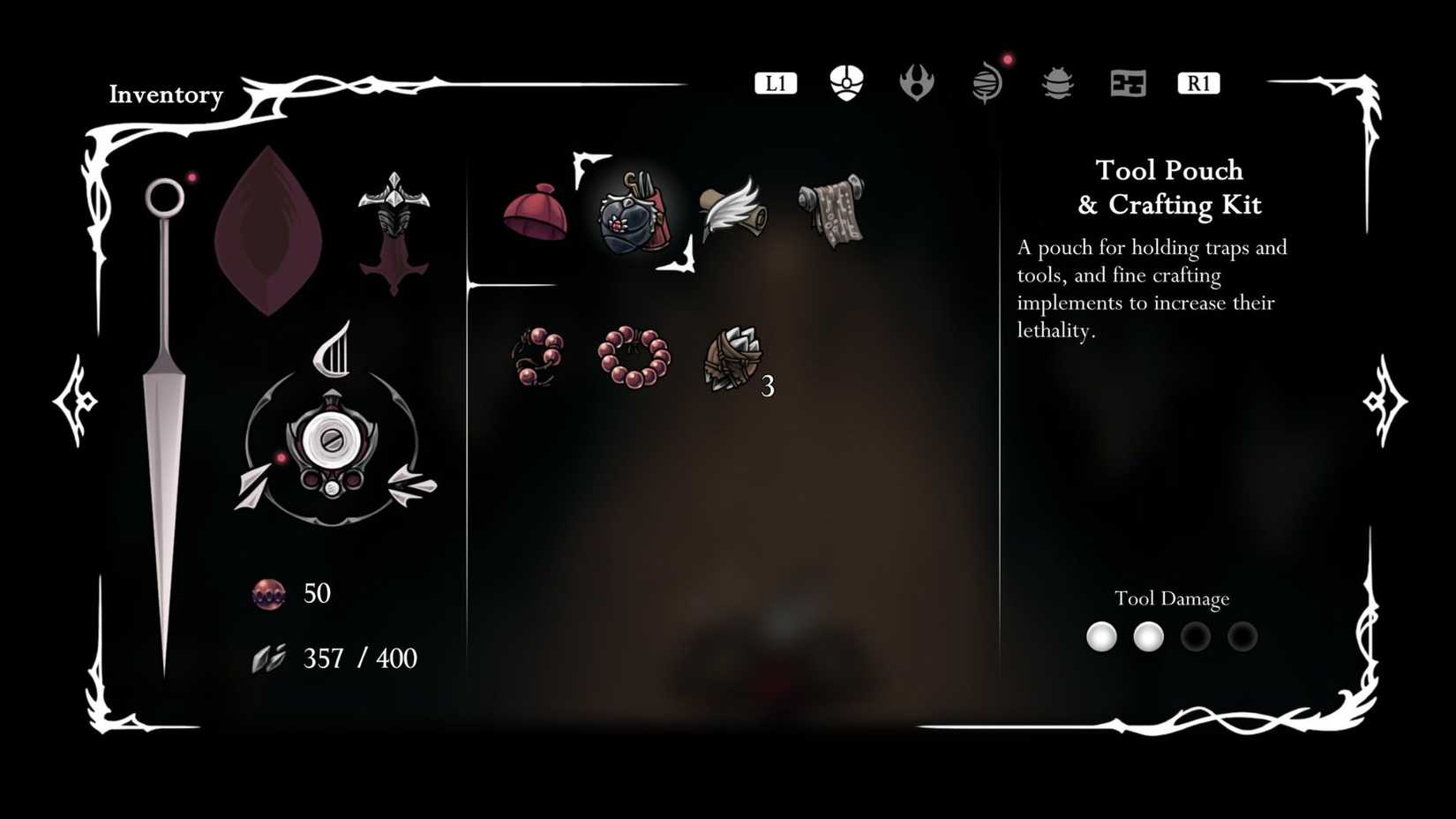
Task: Click the Tool Damage indicator row
Action: coord(1171,636)
